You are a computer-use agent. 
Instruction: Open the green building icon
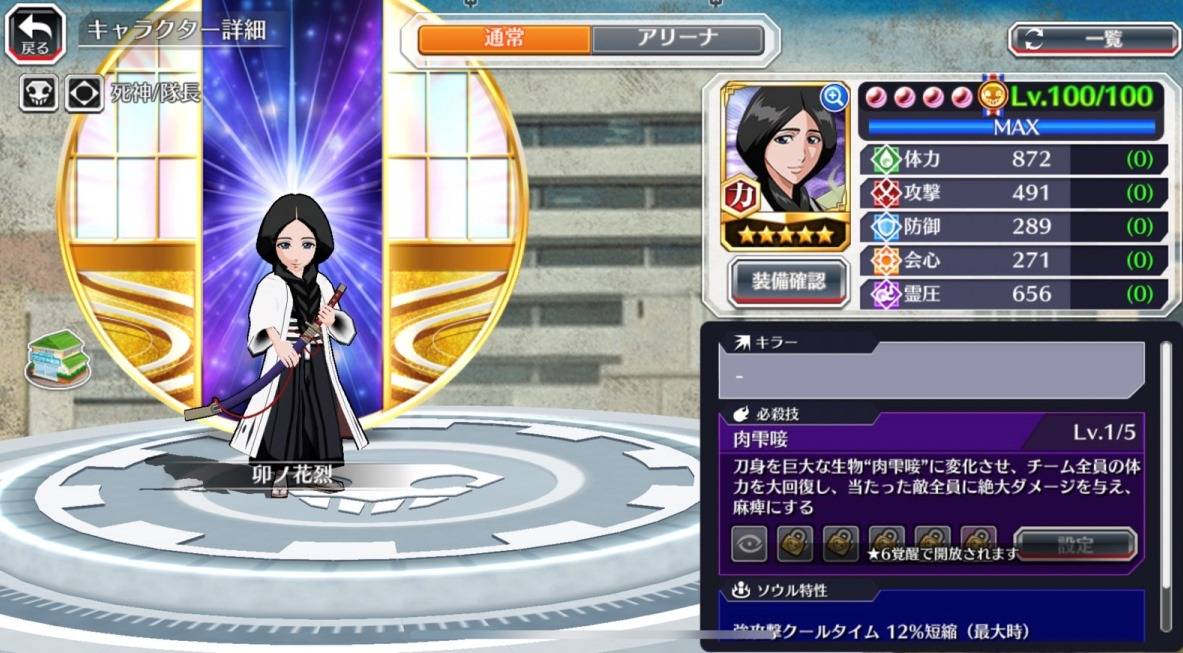click(x=58, y=356)
